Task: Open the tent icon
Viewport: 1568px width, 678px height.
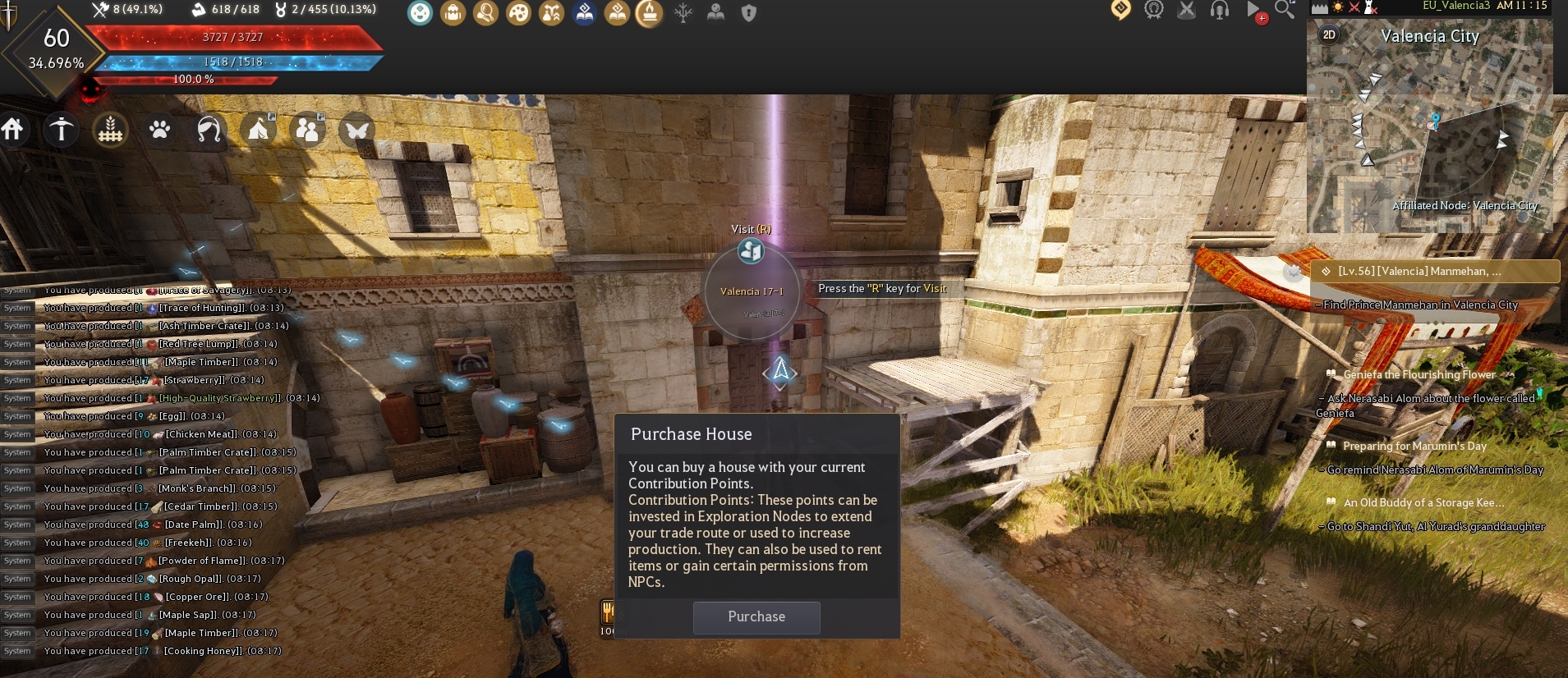Action: pyautogui.click(x=258, y=130)
